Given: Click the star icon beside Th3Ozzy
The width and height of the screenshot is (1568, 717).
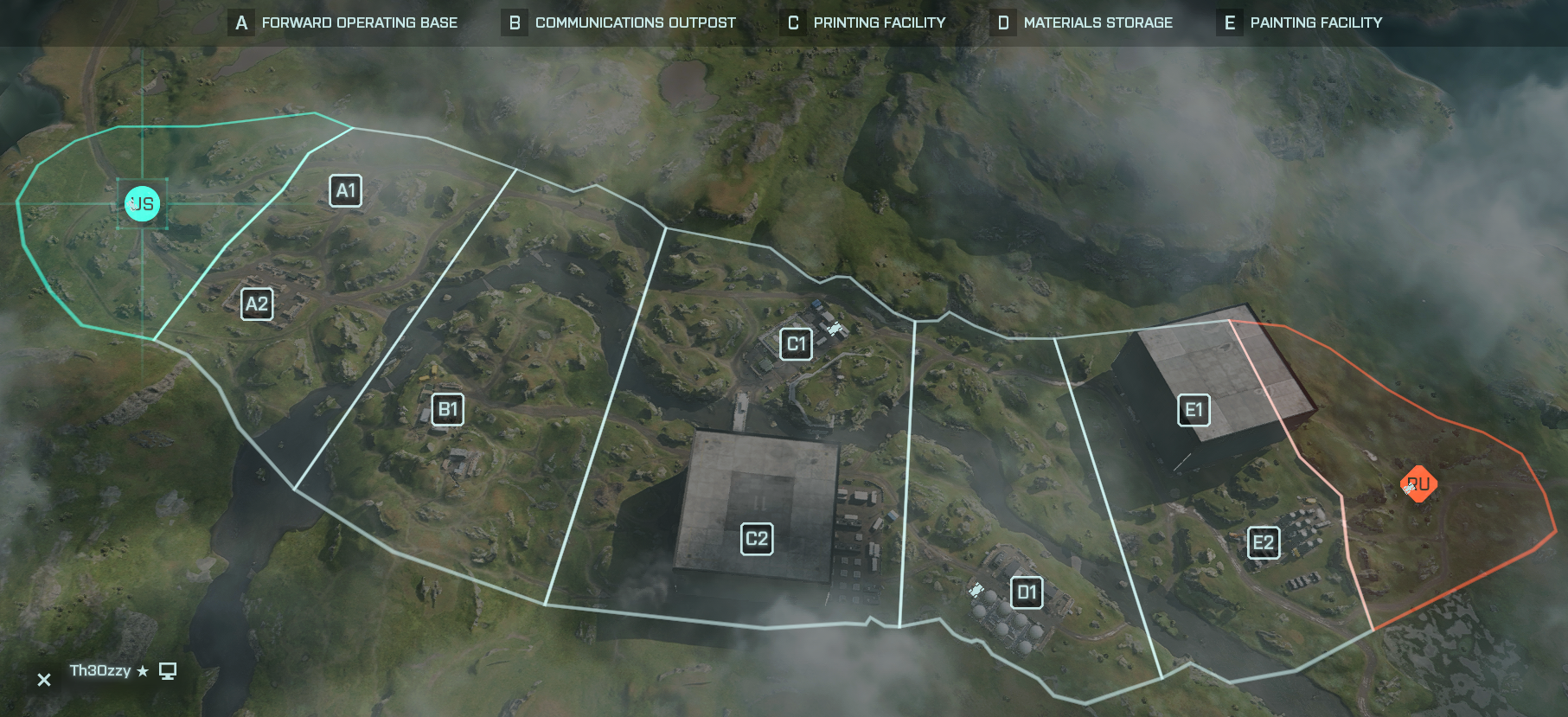Looking at the screenshot, I should (141, 669).
